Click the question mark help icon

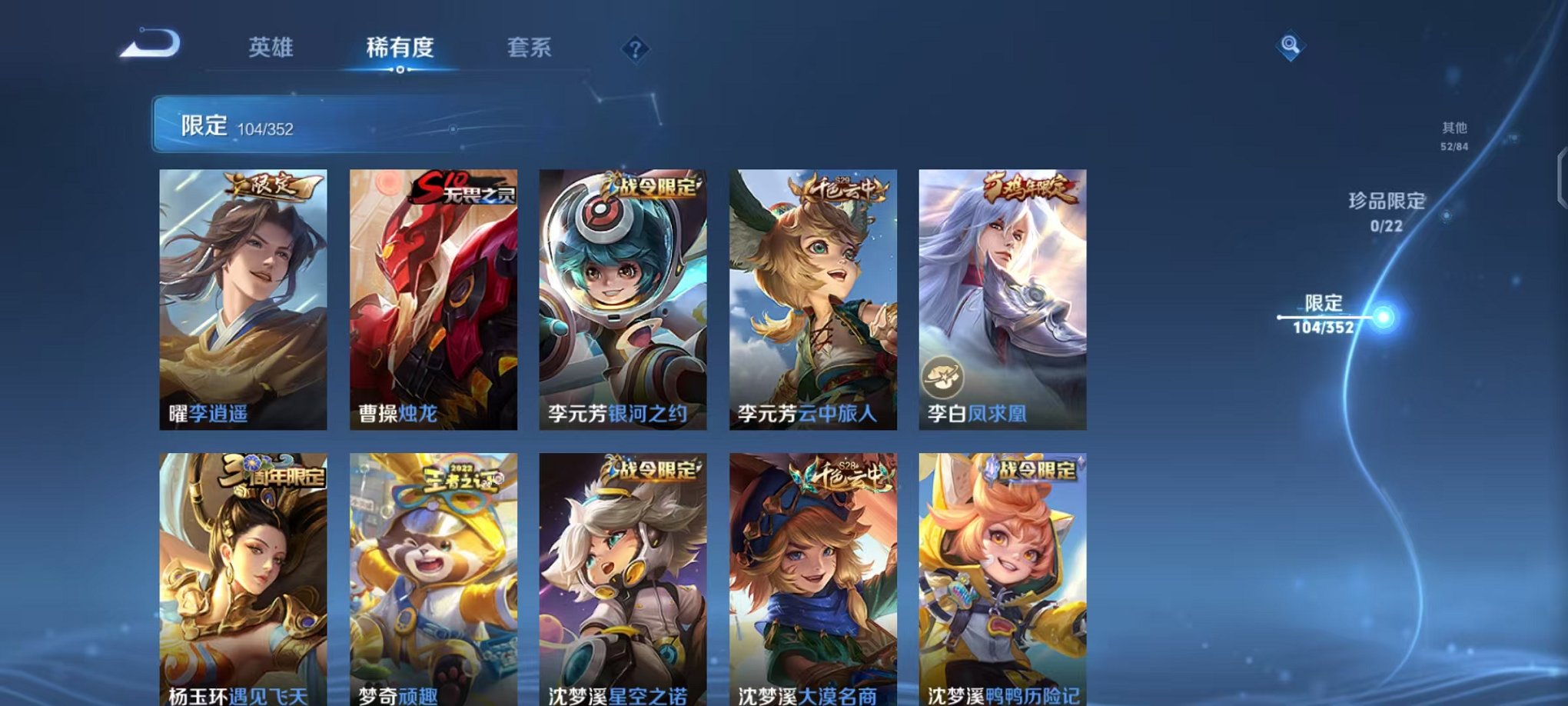click(x=634, y=50)
